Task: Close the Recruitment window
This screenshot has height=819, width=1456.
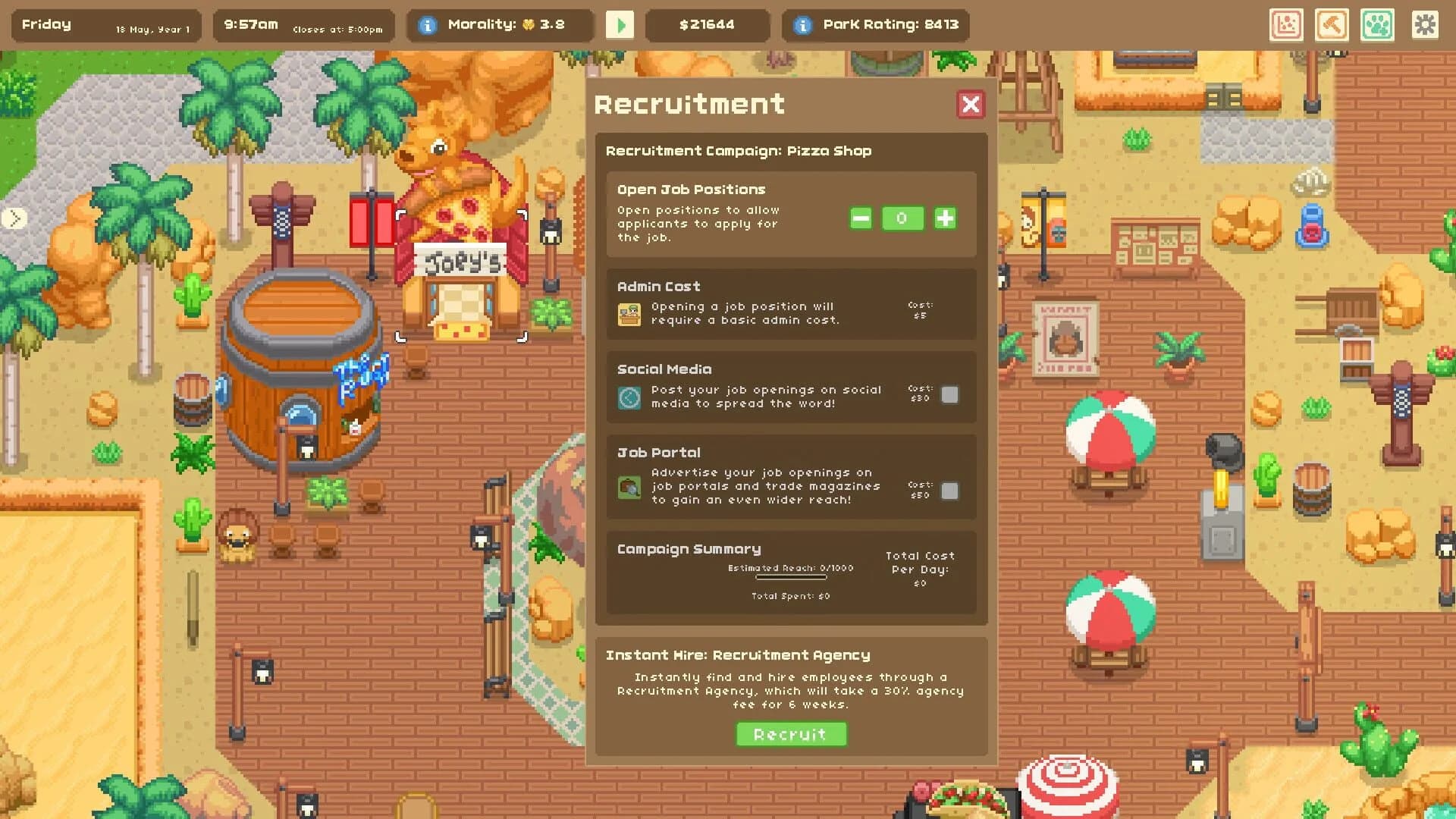Action: click(971, 105)
